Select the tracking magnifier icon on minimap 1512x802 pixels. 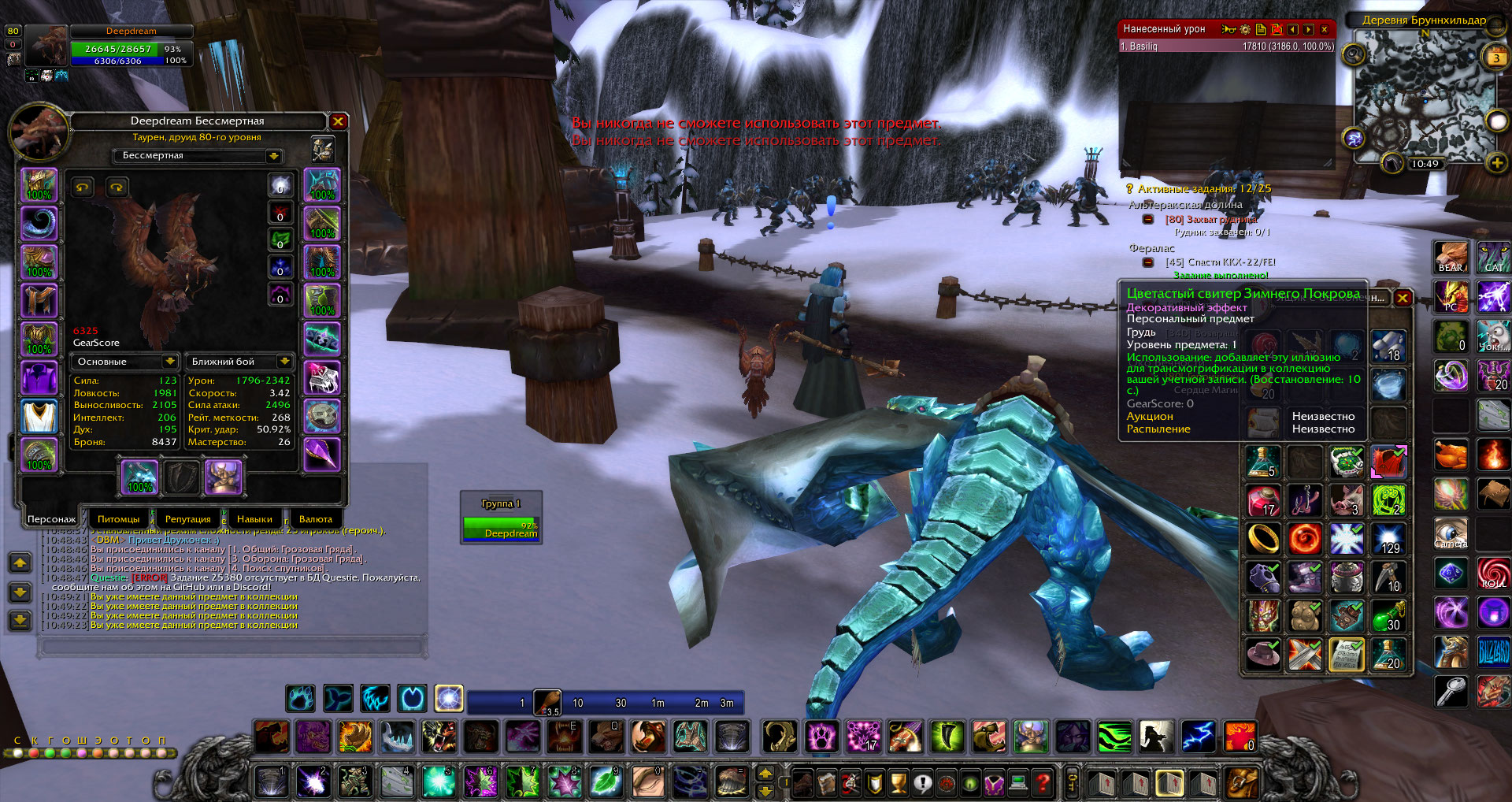coord(1353,55)
